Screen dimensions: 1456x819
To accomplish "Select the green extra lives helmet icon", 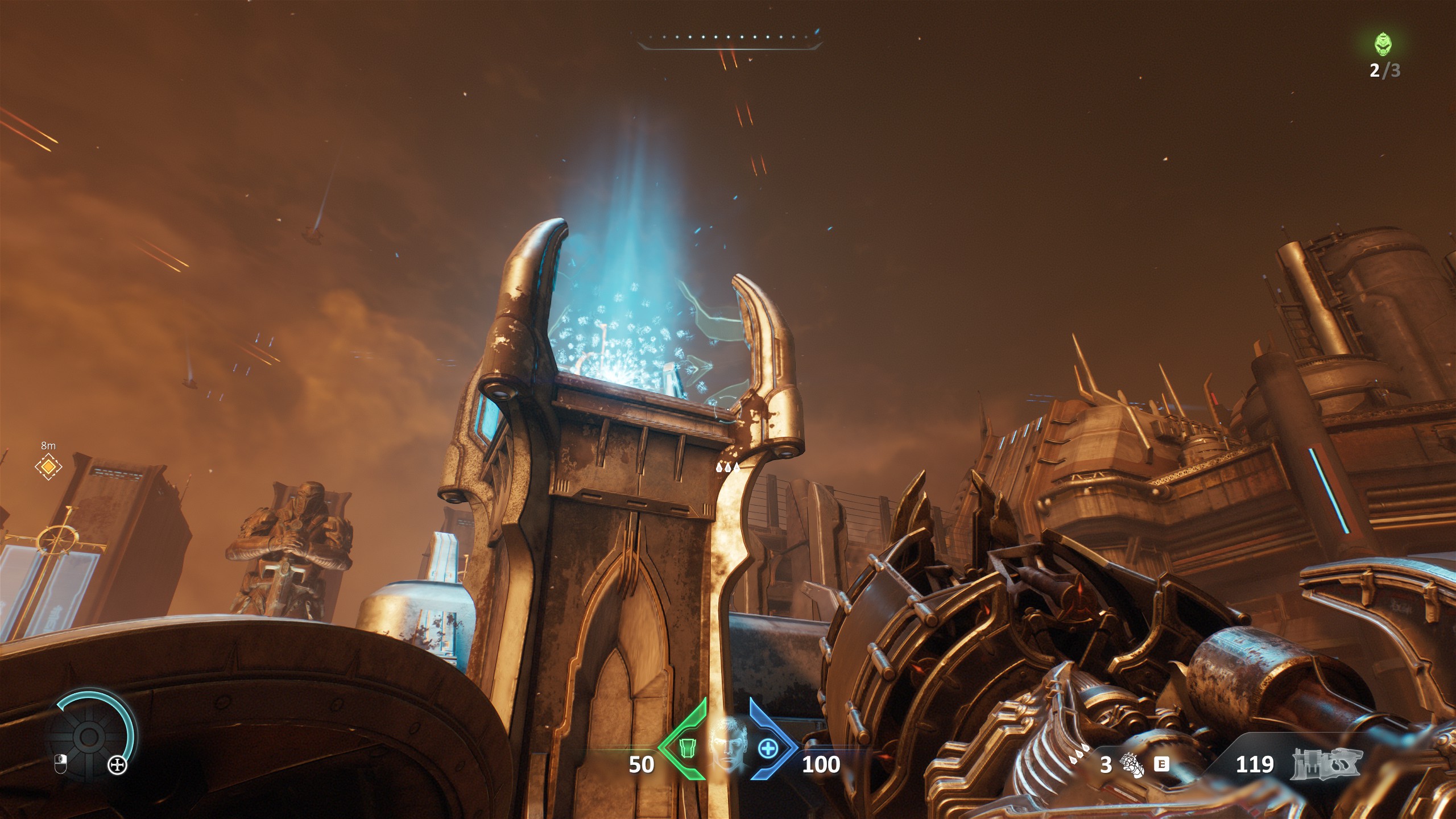I will (1384, 44).
